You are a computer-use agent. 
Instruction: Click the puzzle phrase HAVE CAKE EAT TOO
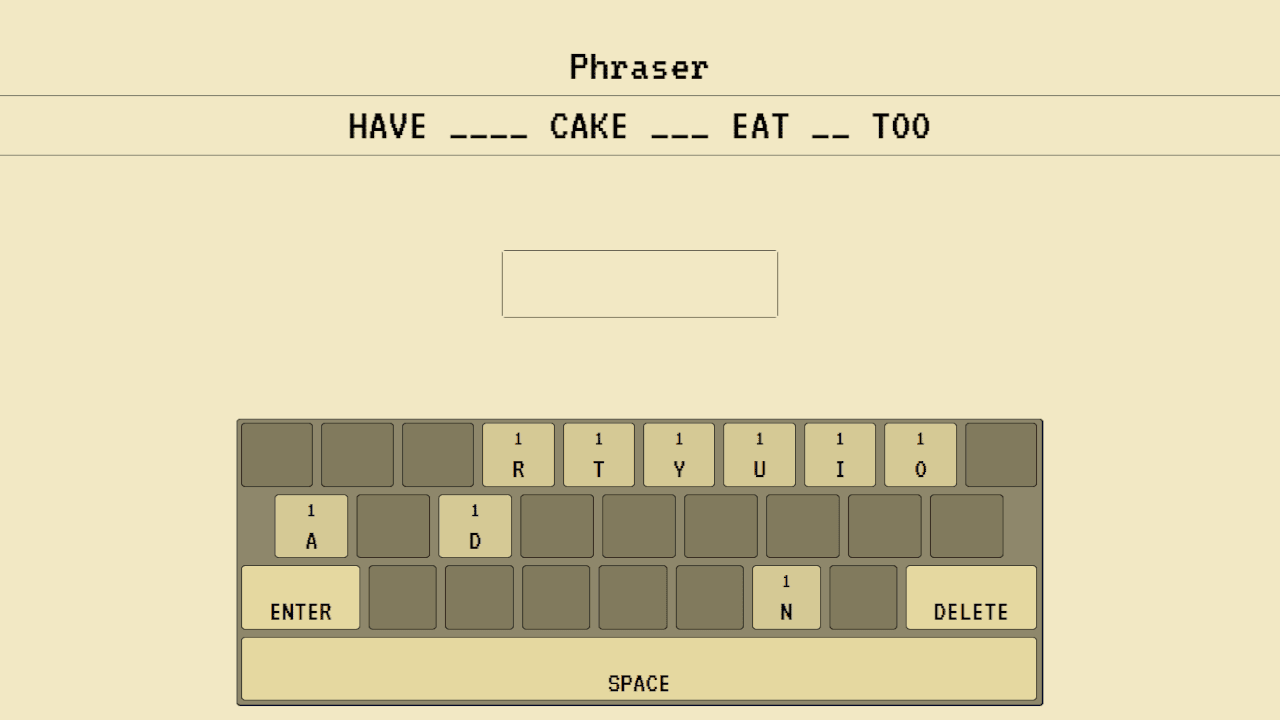tap(639, 126)
